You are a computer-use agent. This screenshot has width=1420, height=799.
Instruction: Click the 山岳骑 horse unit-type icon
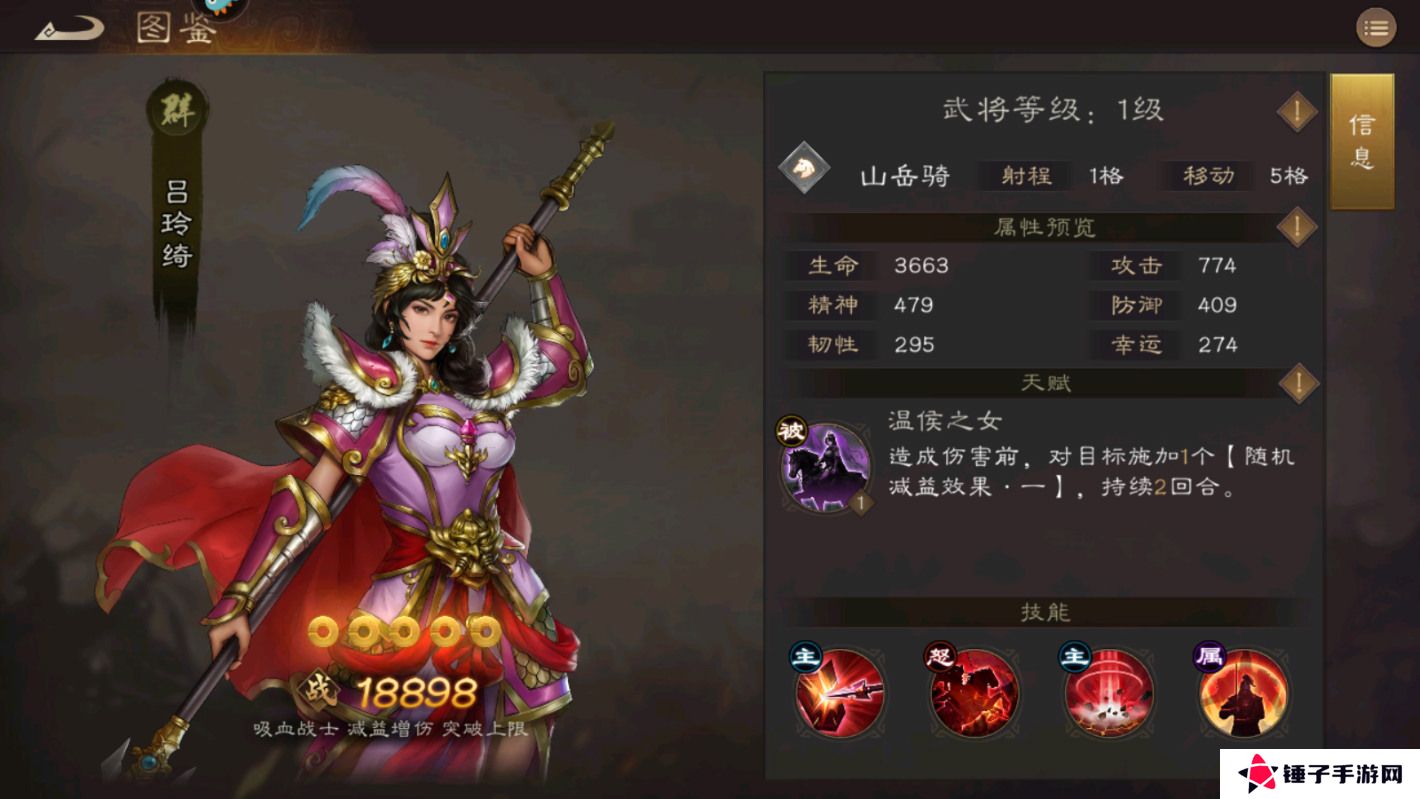click(802, 170)
